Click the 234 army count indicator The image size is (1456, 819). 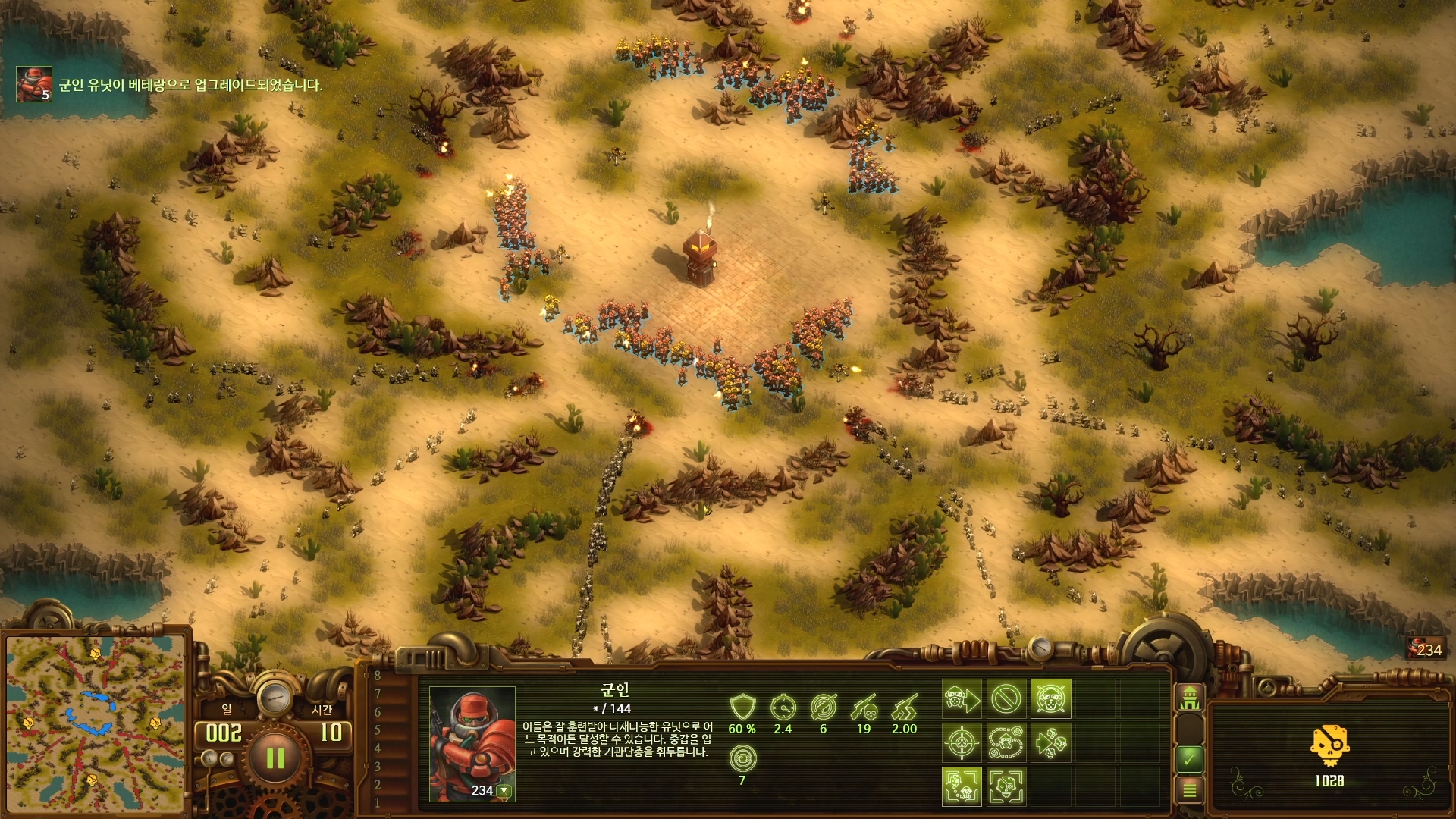[1426, 650]
